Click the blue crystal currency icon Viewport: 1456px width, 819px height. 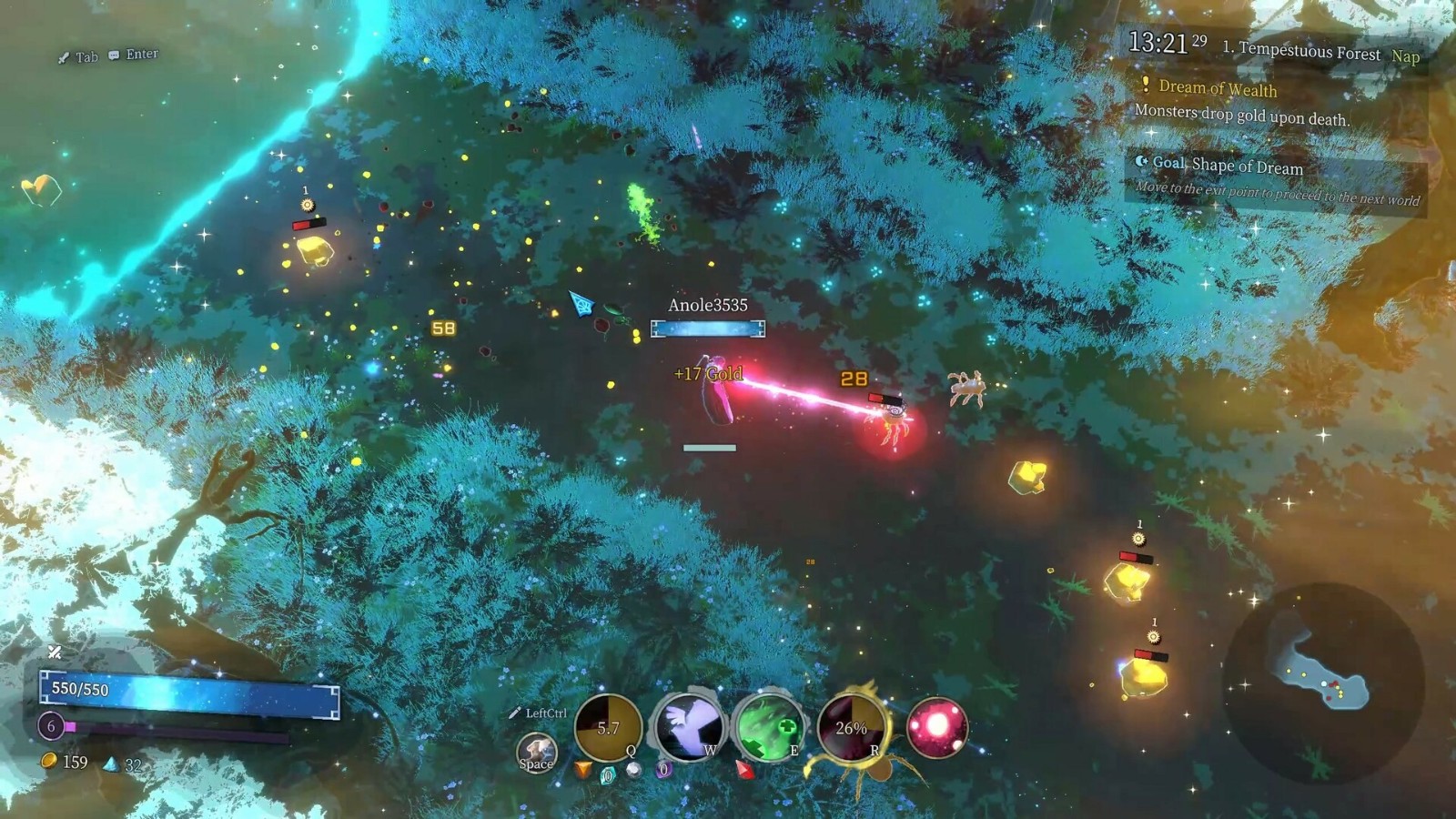tap(111, 763)
